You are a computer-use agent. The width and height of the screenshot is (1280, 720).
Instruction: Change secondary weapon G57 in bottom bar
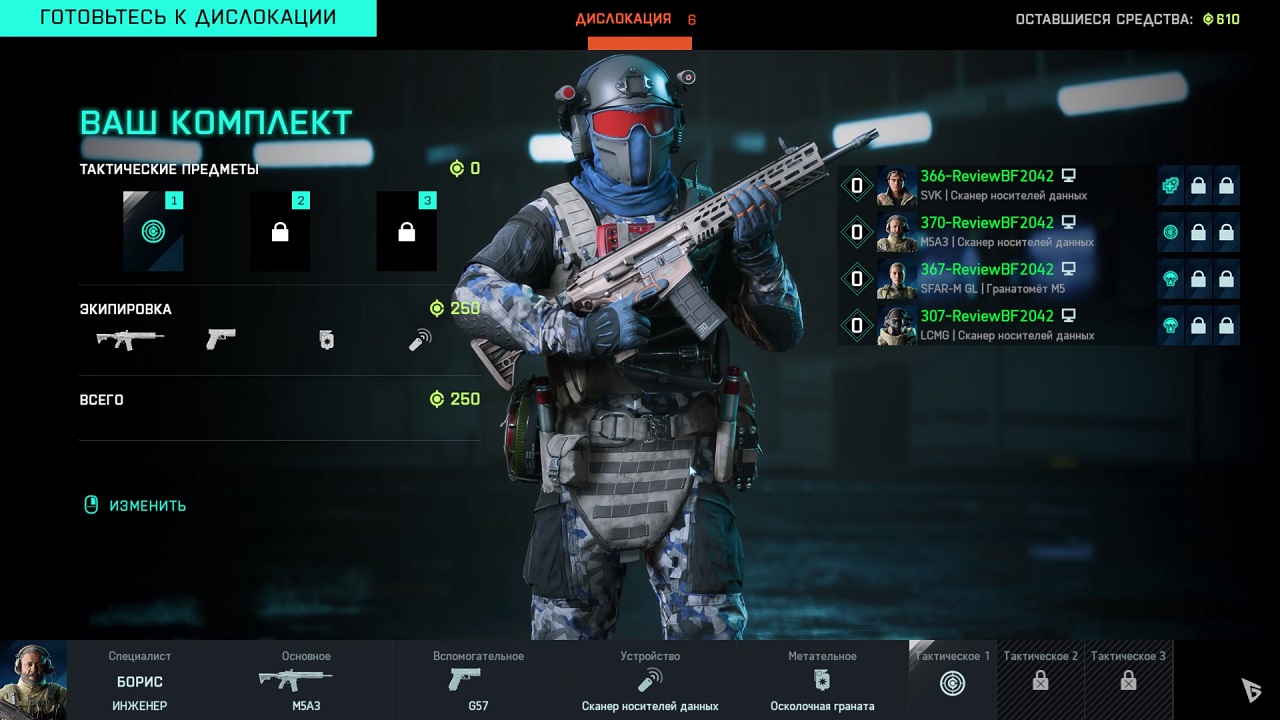point(478,681)
